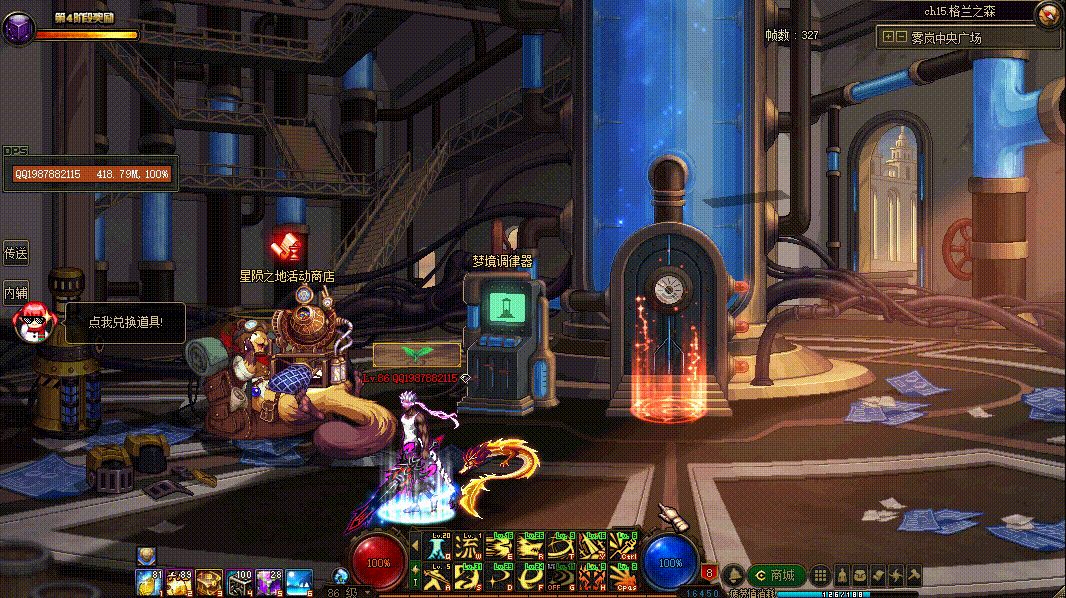Viewport: 1066px width, 598px height.
Task: Click the minus button beside 雾岚中央广场
Action: (901, 37)
